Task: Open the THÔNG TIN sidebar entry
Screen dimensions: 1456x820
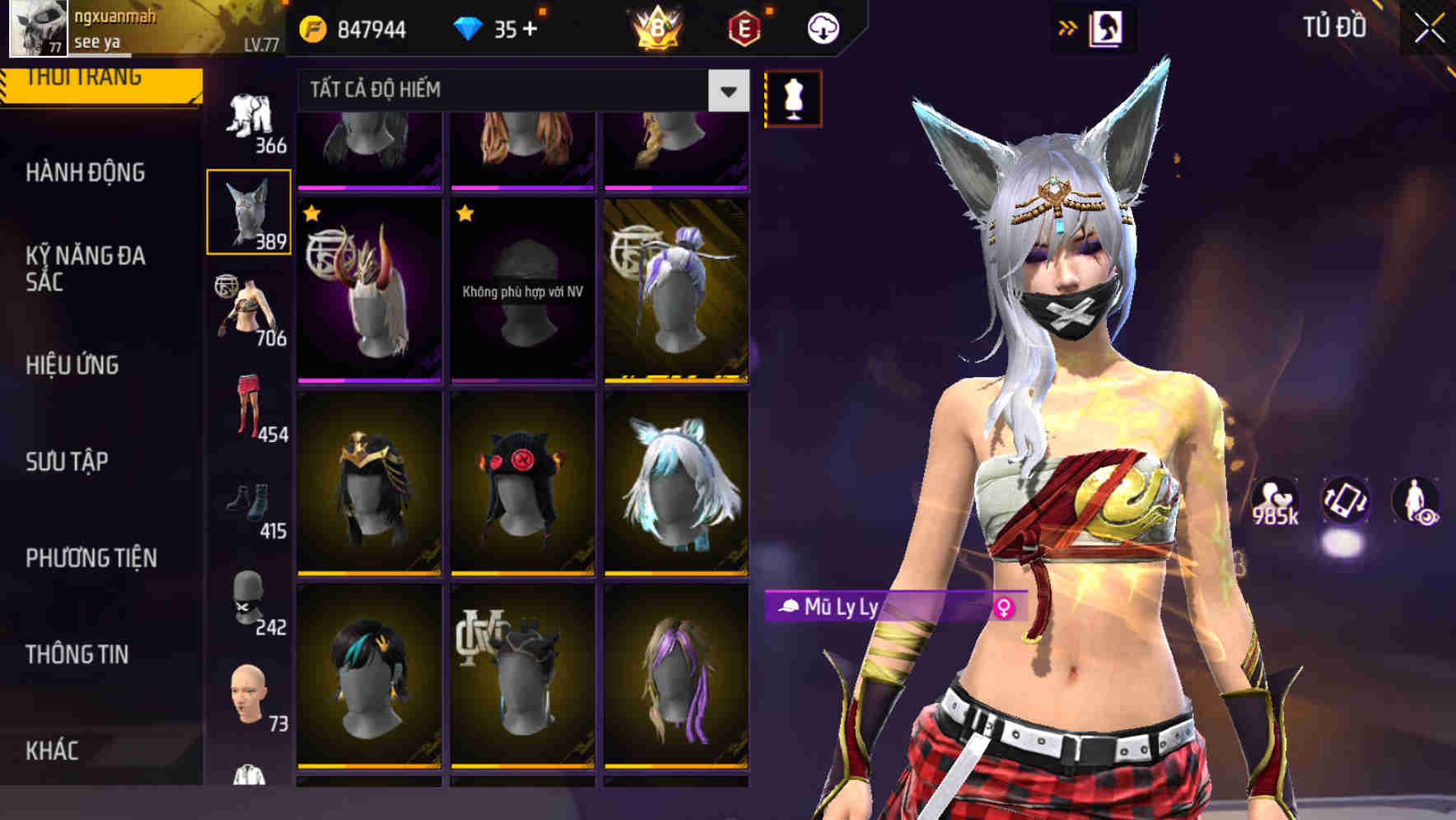Action: click(74, 655)
